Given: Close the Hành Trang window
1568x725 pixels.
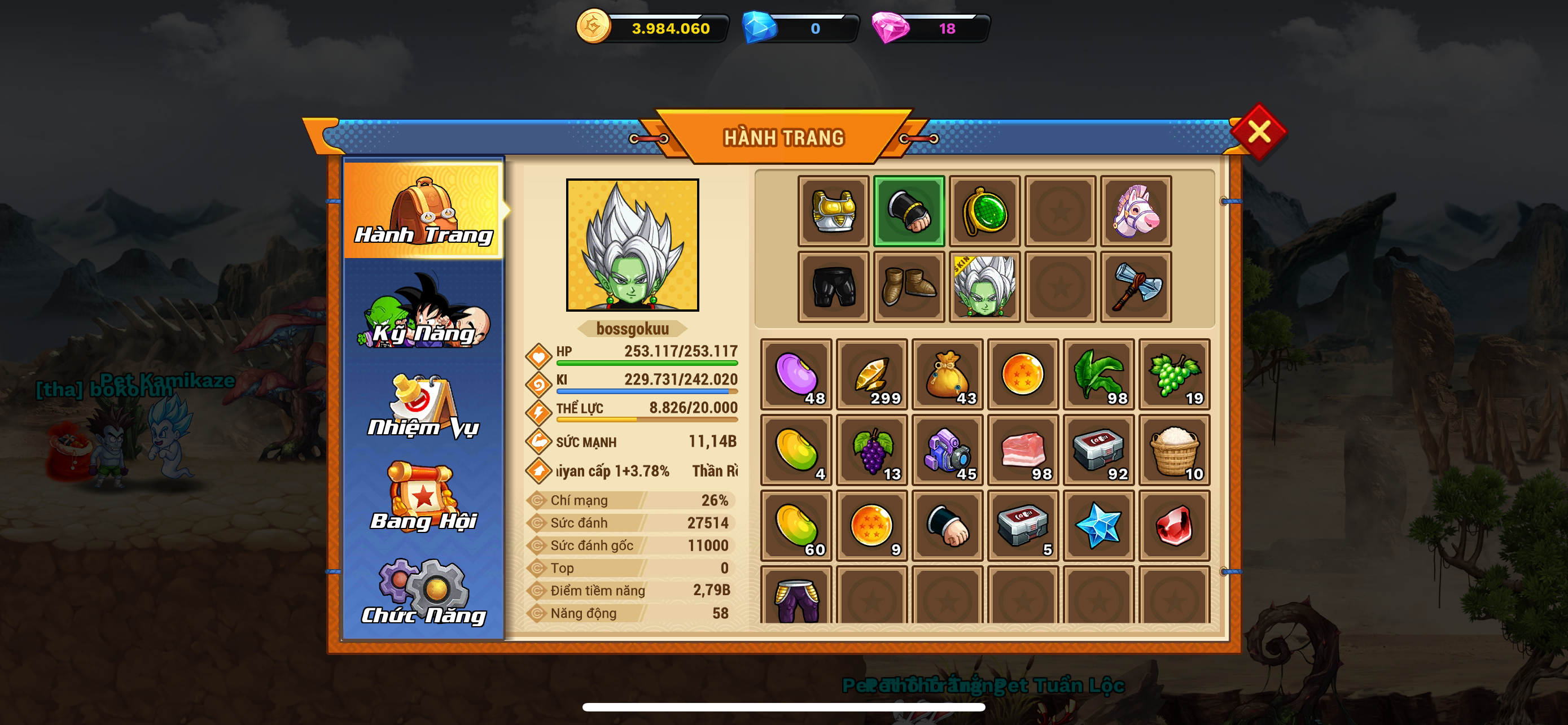Looking at the screenshot, I should click(x=1258, y=132).
